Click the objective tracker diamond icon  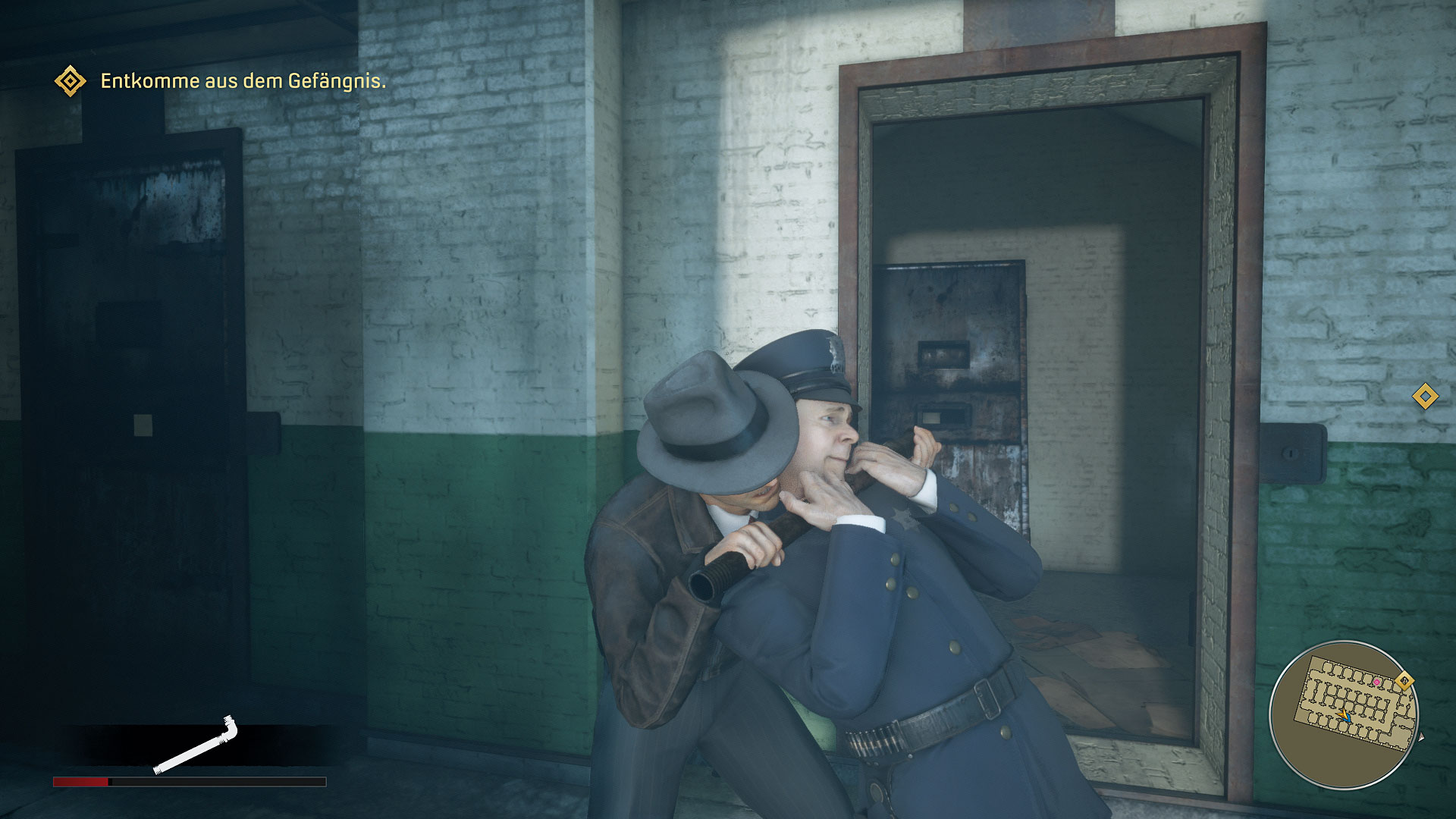click(71, 81)
